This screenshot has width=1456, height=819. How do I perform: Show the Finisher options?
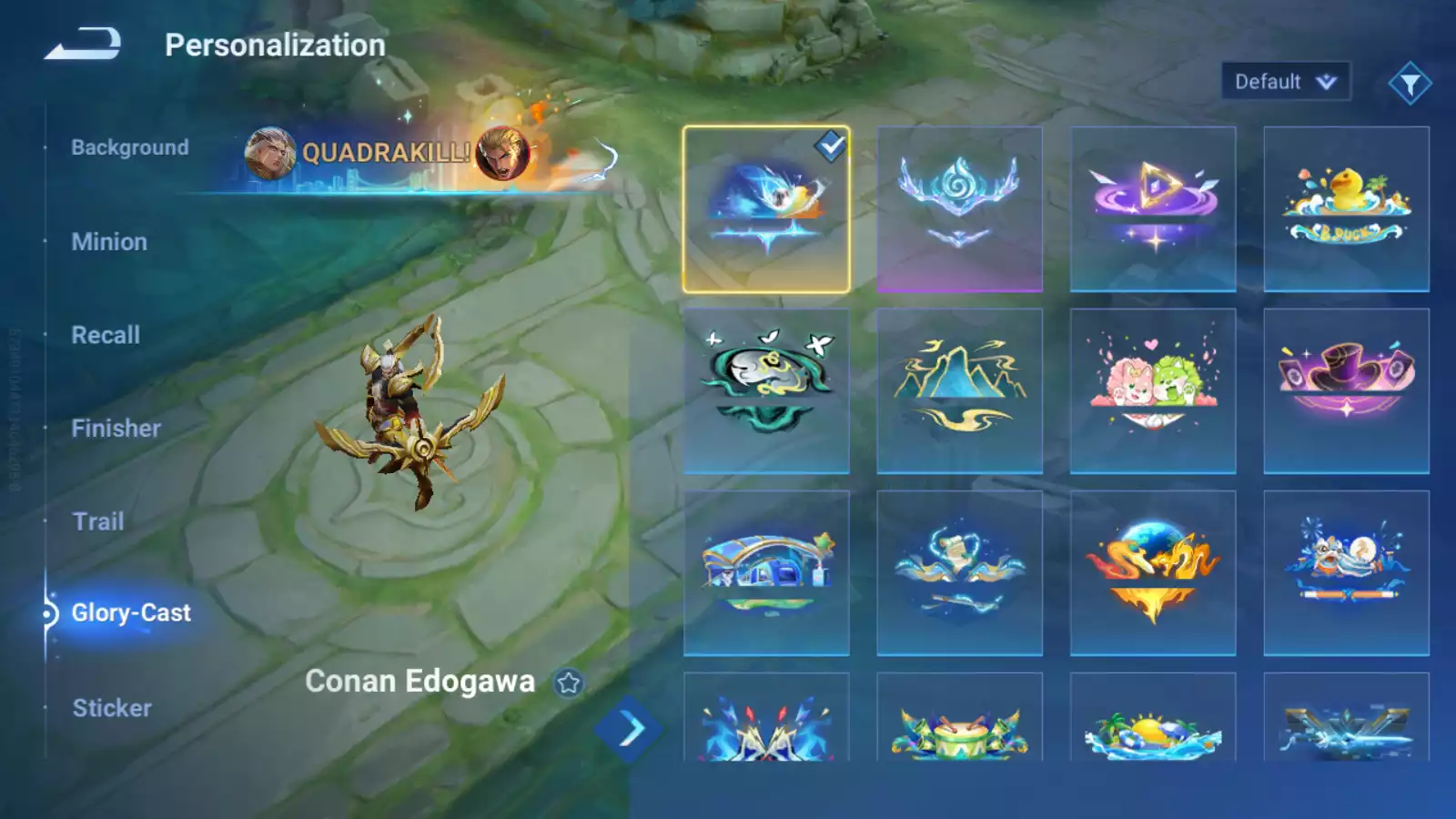116,429
